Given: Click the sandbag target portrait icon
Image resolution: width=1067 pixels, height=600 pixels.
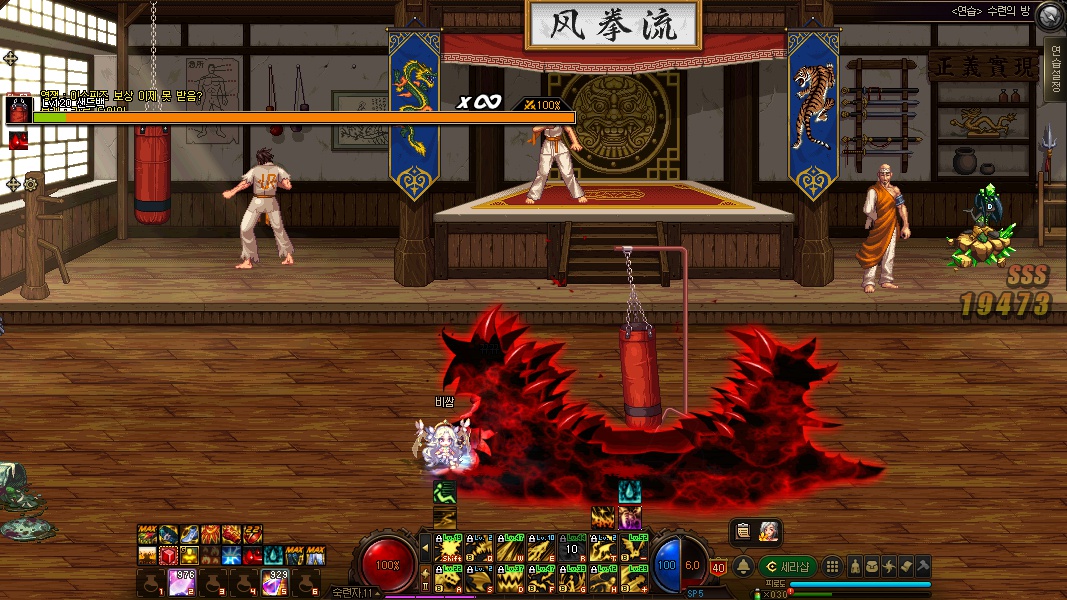Looking at the screenshot, I should coord(19,109).
